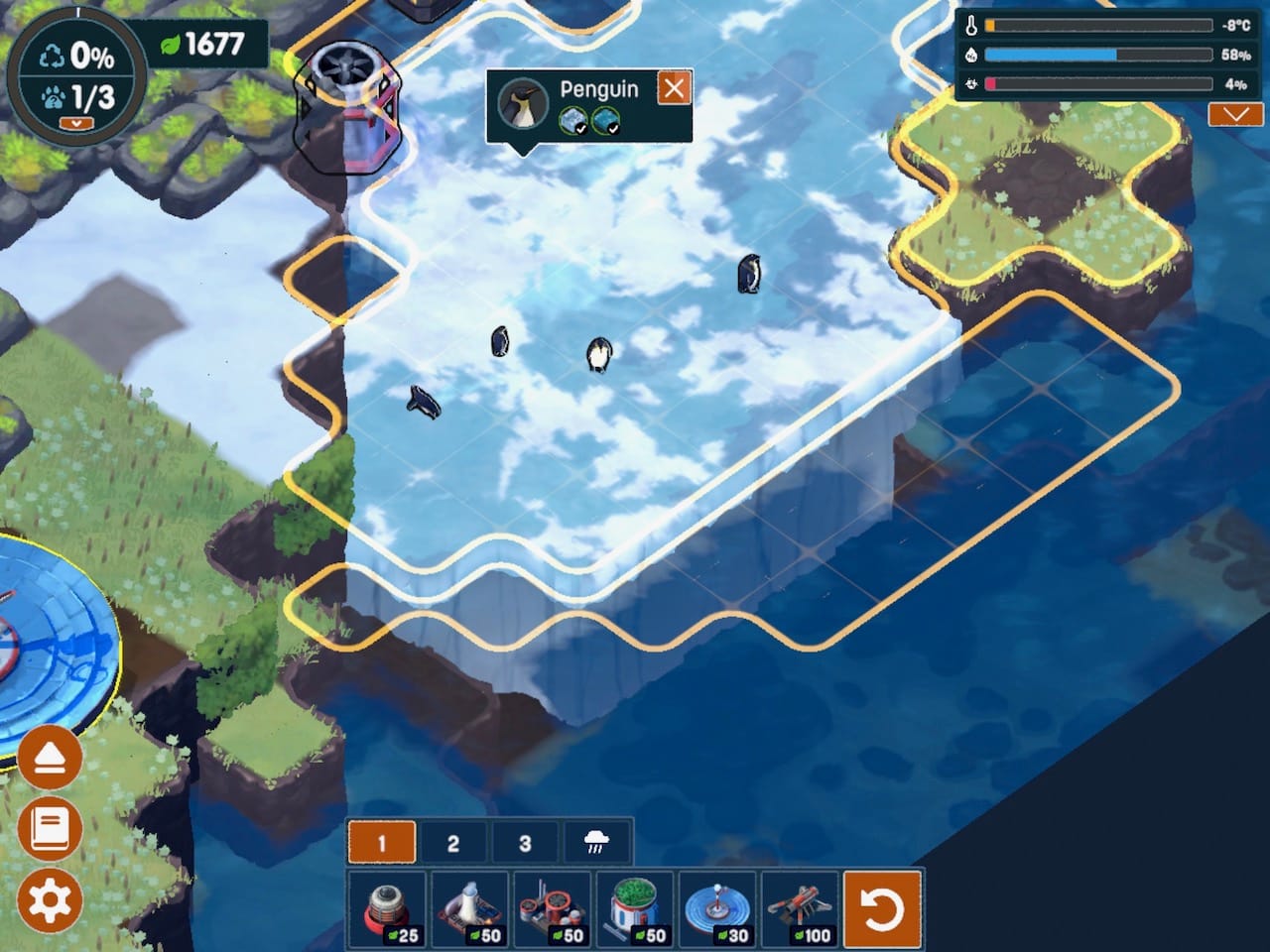
Task: Open the handbook book button
Action: 50,828
